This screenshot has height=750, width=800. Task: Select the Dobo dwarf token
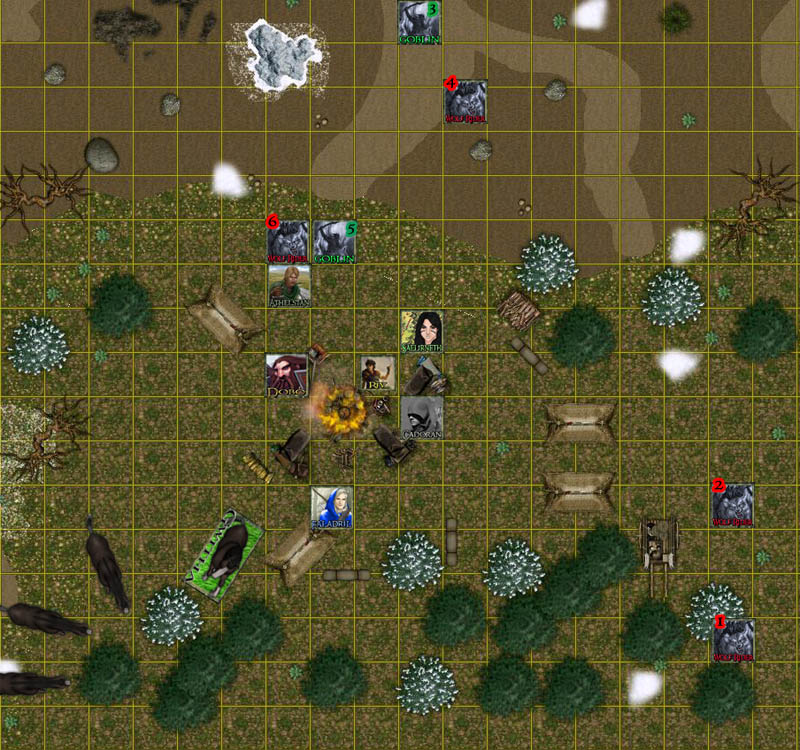286,375
